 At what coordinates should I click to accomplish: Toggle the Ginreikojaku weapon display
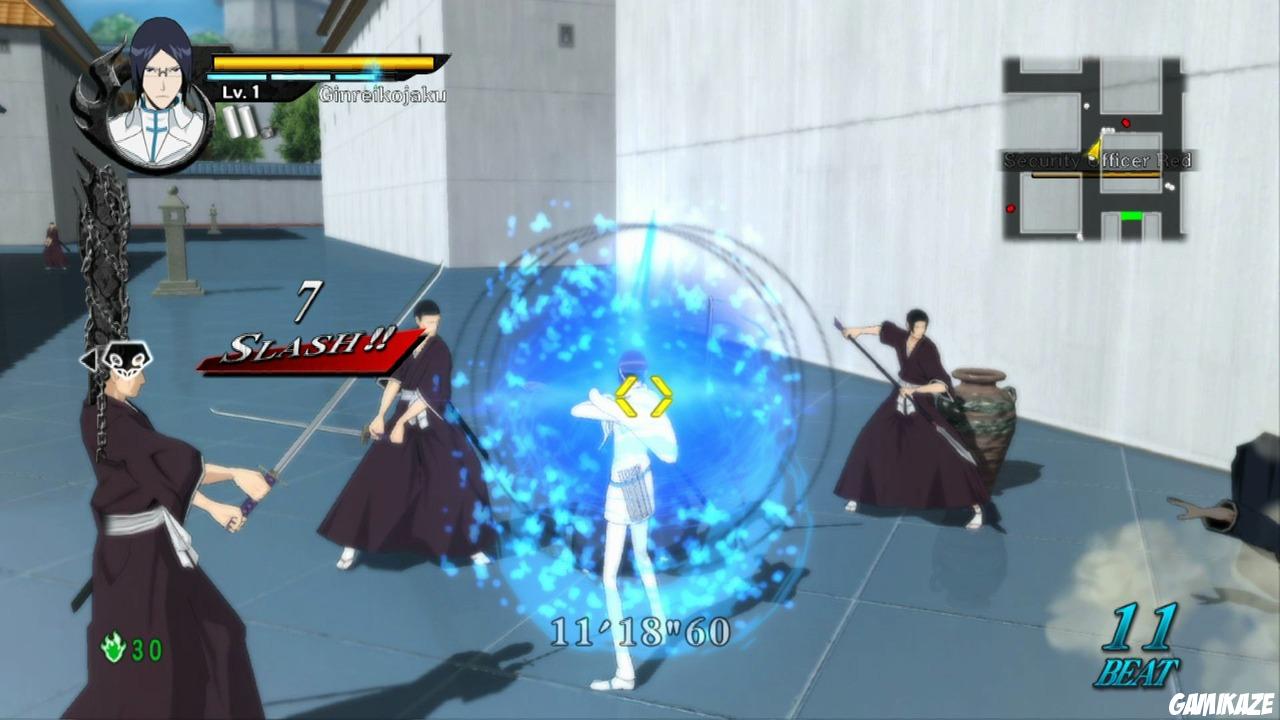click(383, 93)
